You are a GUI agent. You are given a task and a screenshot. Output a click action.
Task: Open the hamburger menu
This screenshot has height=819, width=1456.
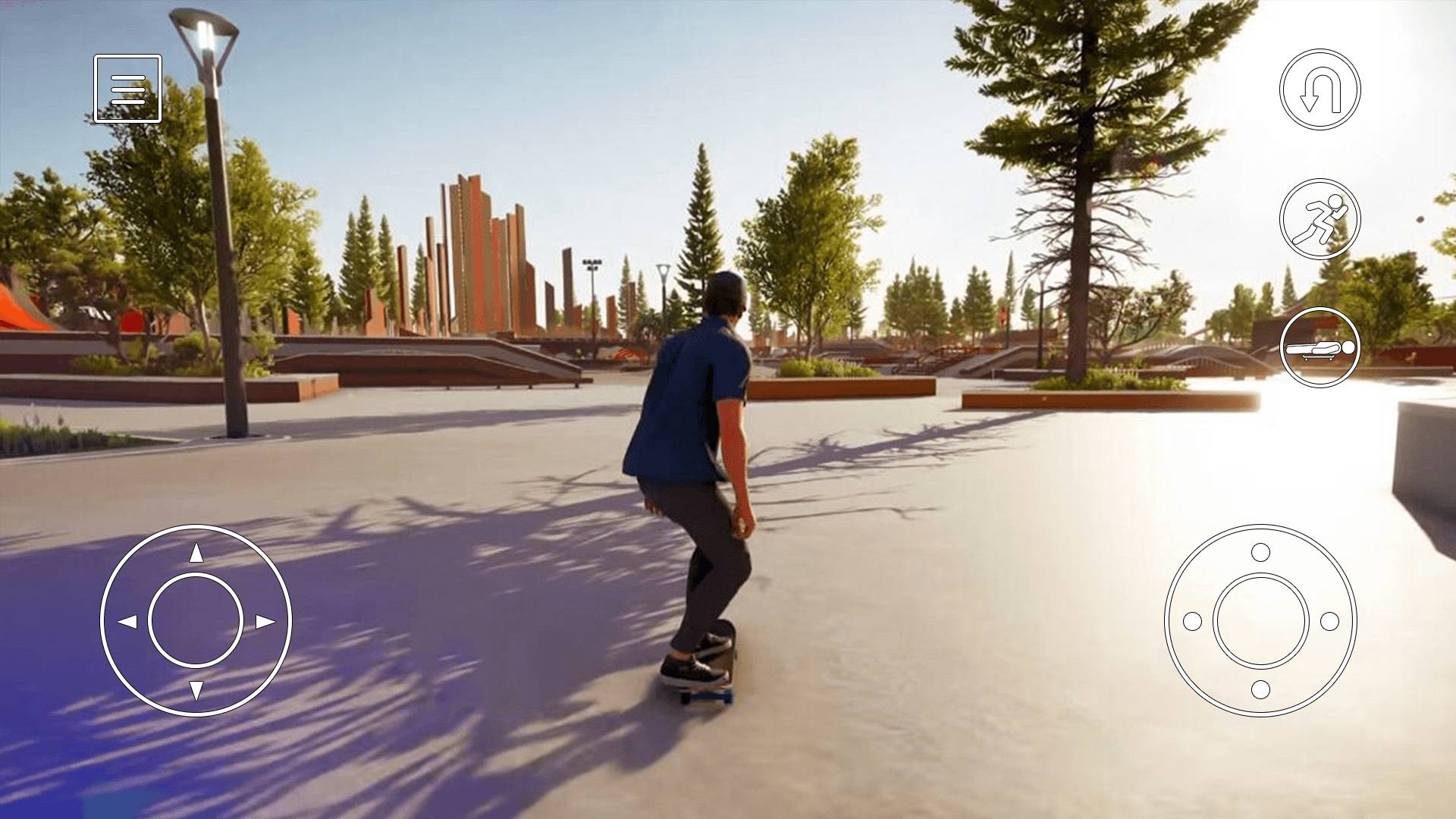[x=127, y=89]
